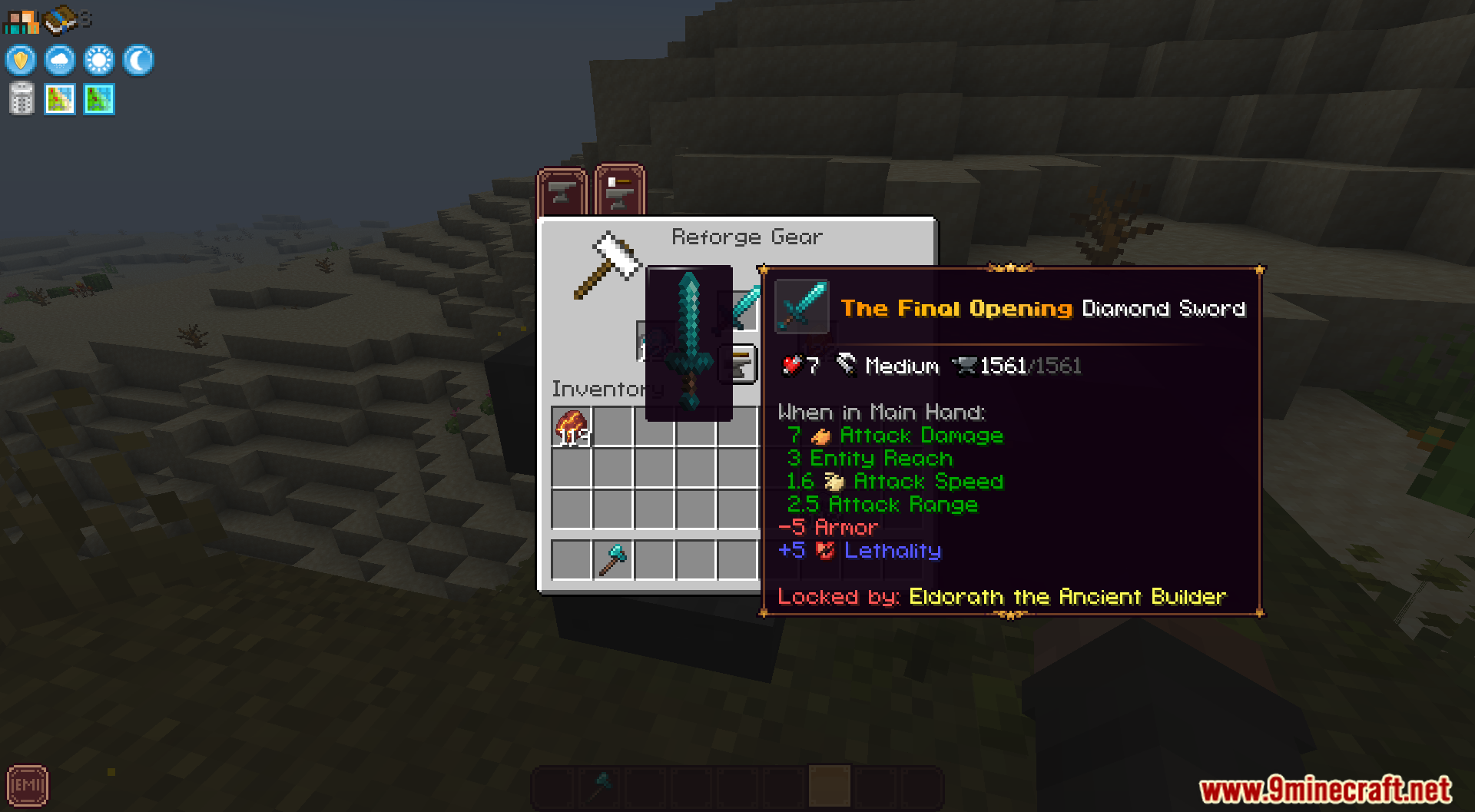Open the framed world map icon
The height and width of the screenshot is (812, 1475).
tap(59, 98)
